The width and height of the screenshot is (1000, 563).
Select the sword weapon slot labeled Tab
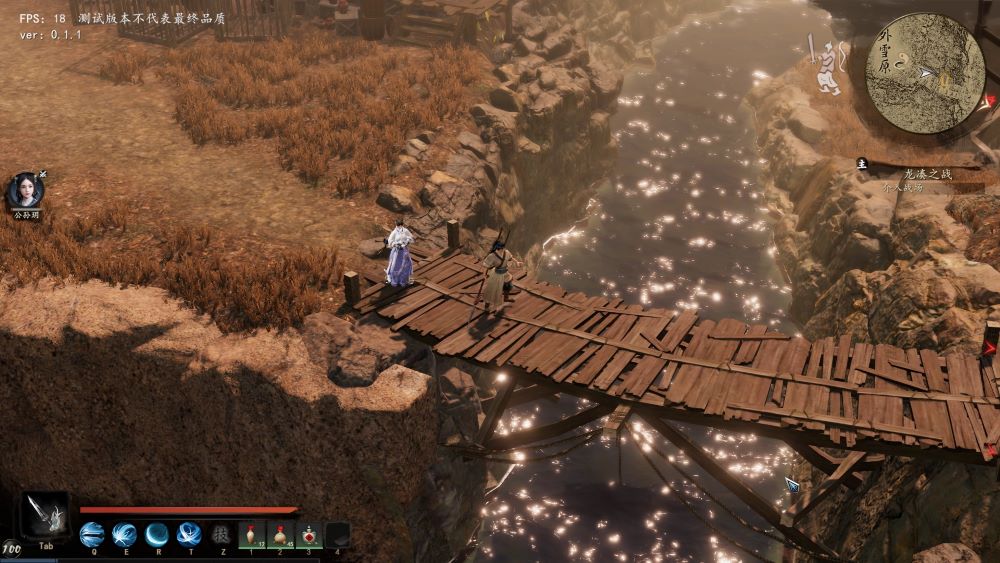[45, 516]
